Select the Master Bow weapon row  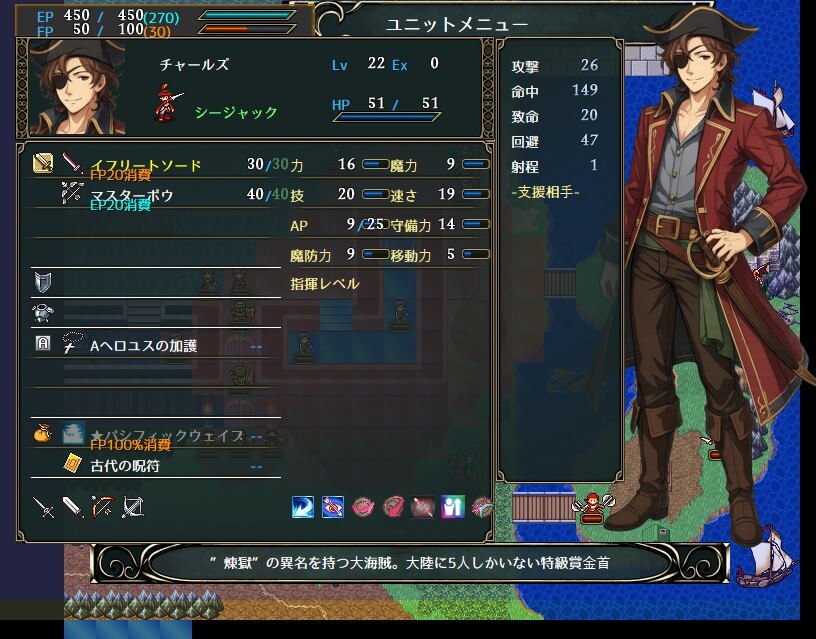132,196
